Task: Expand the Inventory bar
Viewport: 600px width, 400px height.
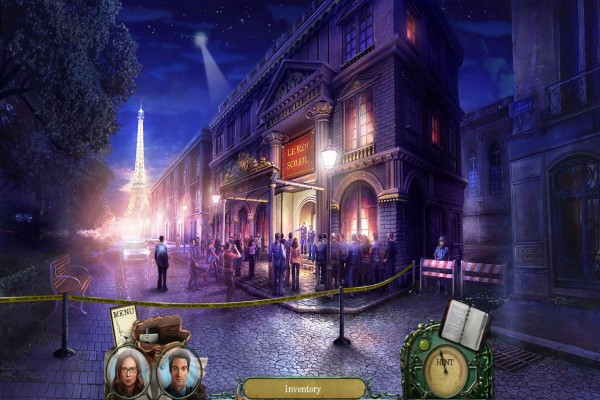Action: point(302,388)
